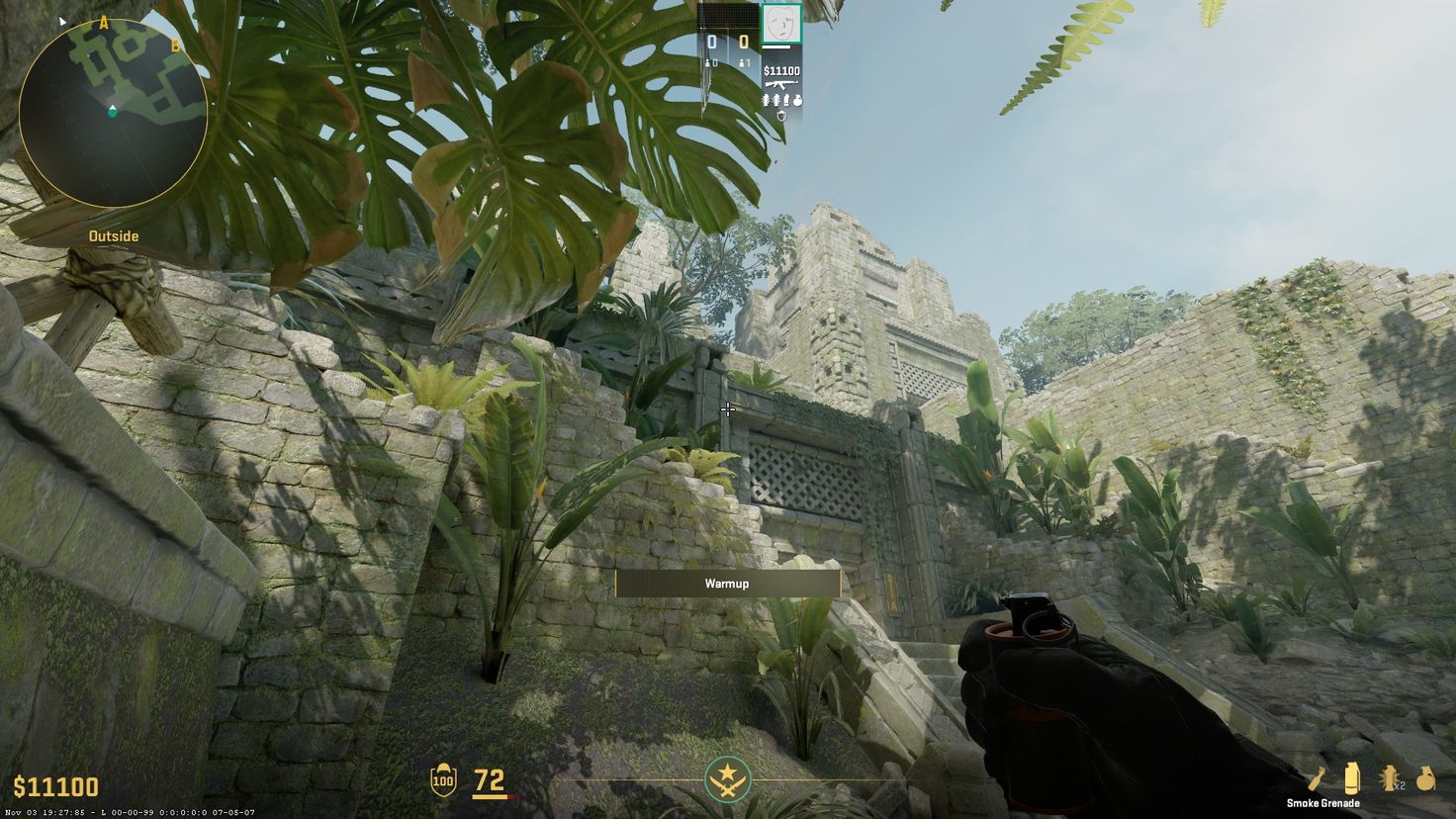Select the Smoke Grenade in the inventory
Image resolution: width=1456 pixels, height=819 pixels.
pyautogui.click(x=1352, y=778)
